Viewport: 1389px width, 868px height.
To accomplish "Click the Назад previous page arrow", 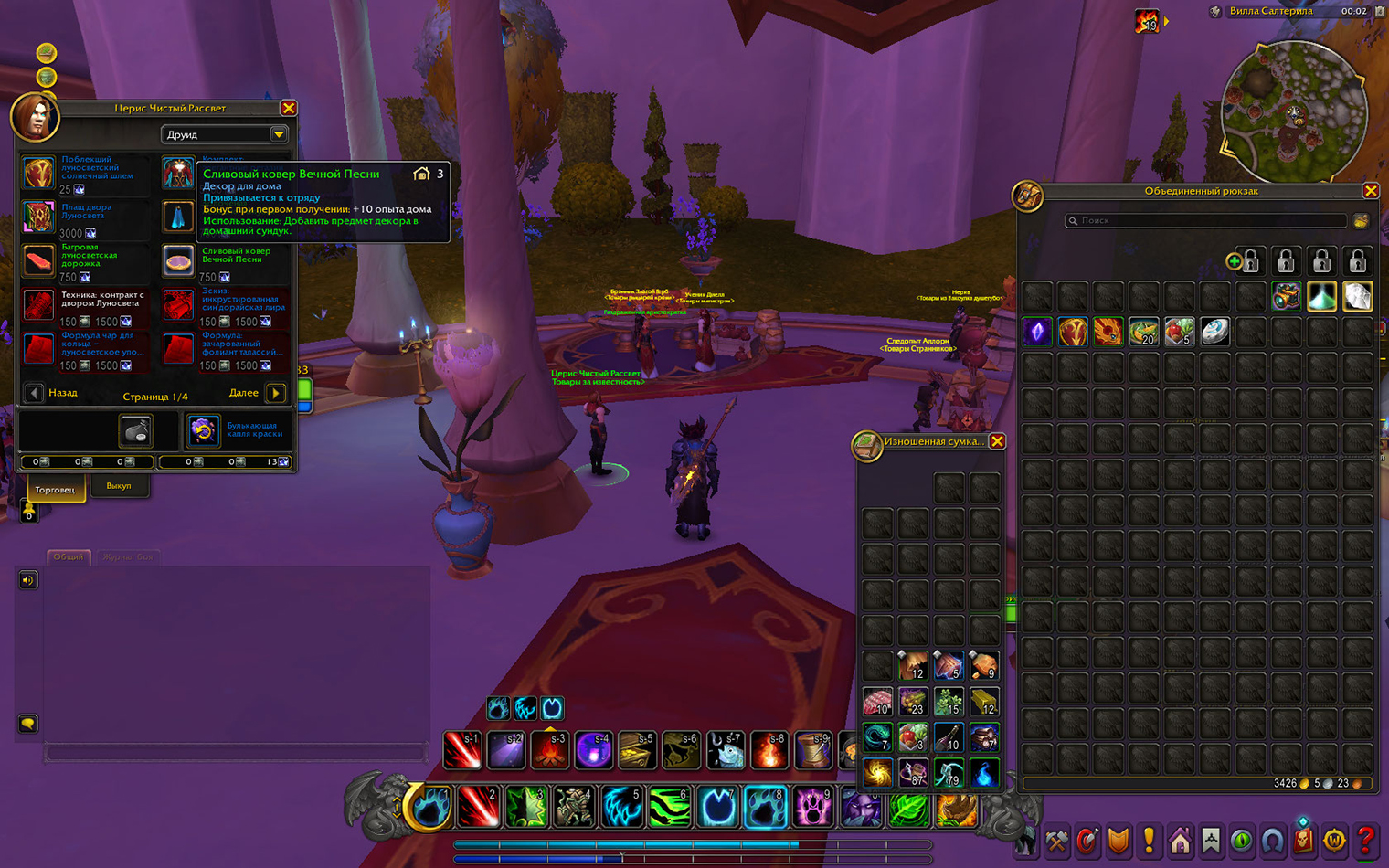I will (x=34, y=393).
